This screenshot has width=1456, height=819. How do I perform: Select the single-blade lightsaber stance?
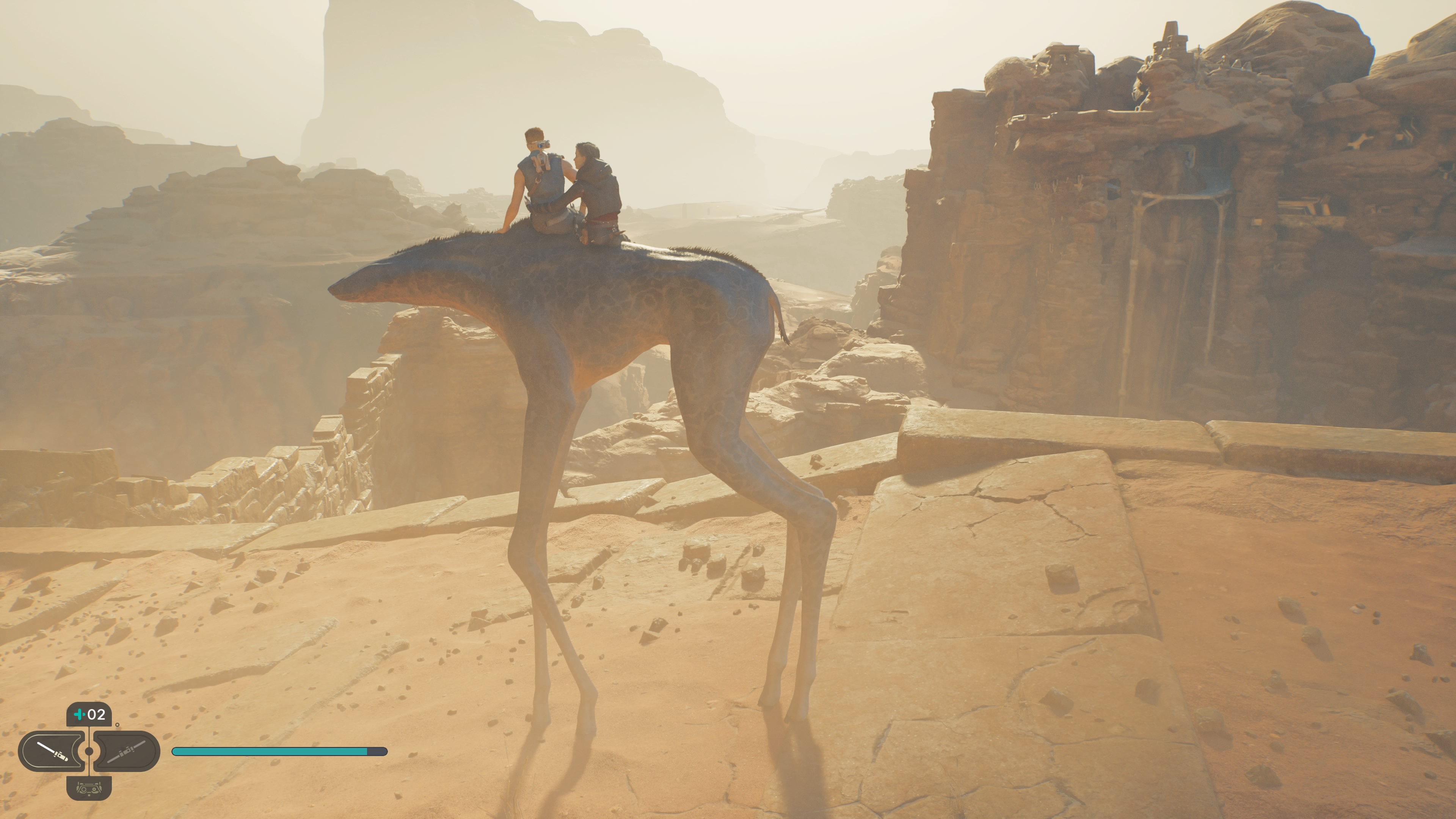coord(52,751)
